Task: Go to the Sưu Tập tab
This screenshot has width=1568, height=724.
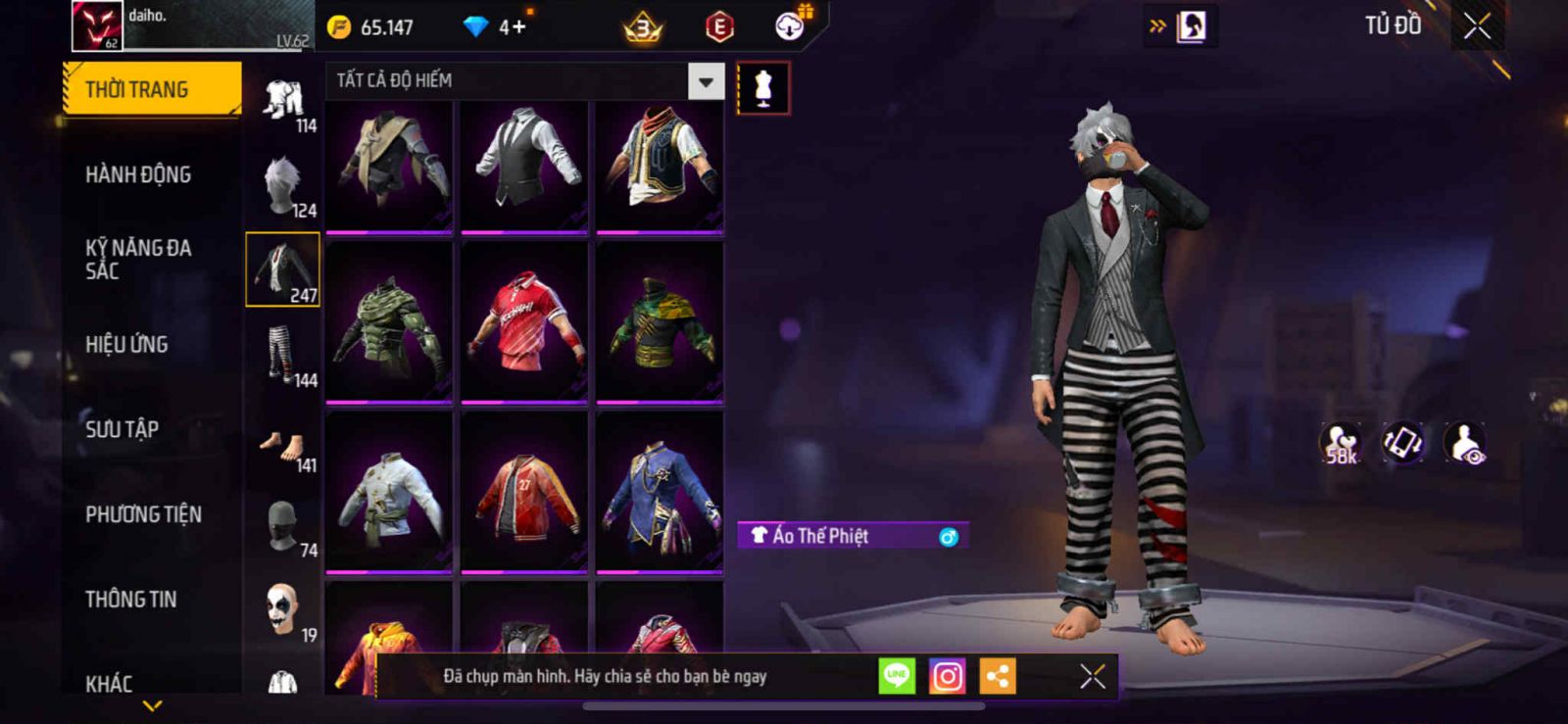Action: tap(122, 429)
